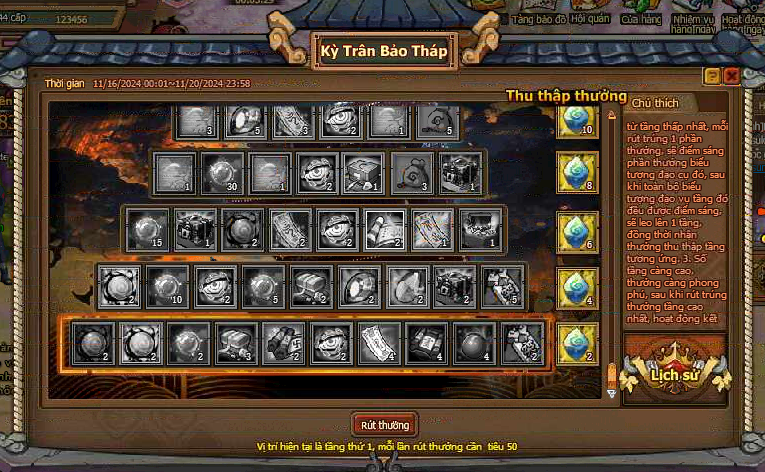
Task: Select the collection reward gem with 6
Action: [x=575, y=230]
